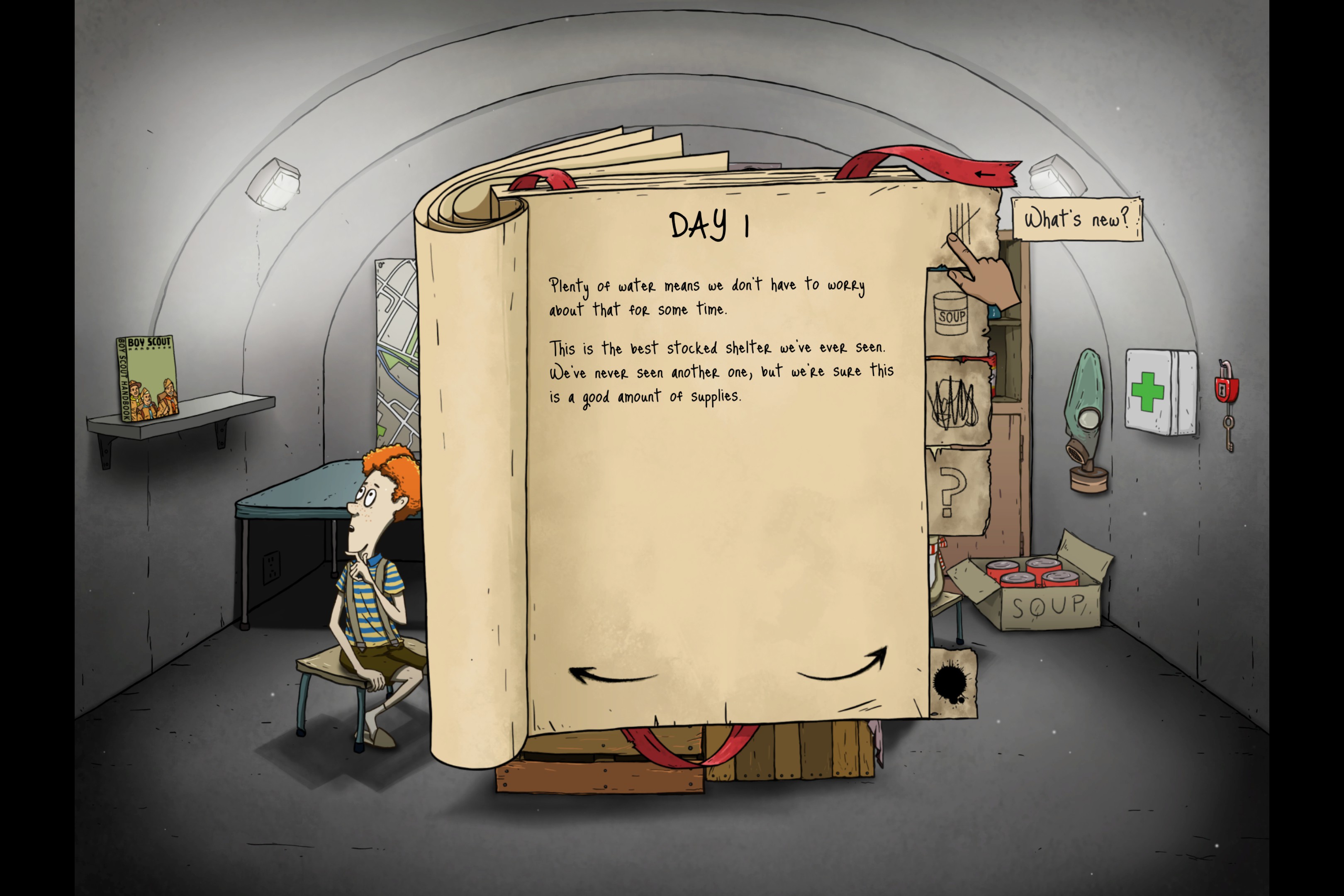Select the scribbled-out journal tab

pyautogui.click(x=956, y=404)
